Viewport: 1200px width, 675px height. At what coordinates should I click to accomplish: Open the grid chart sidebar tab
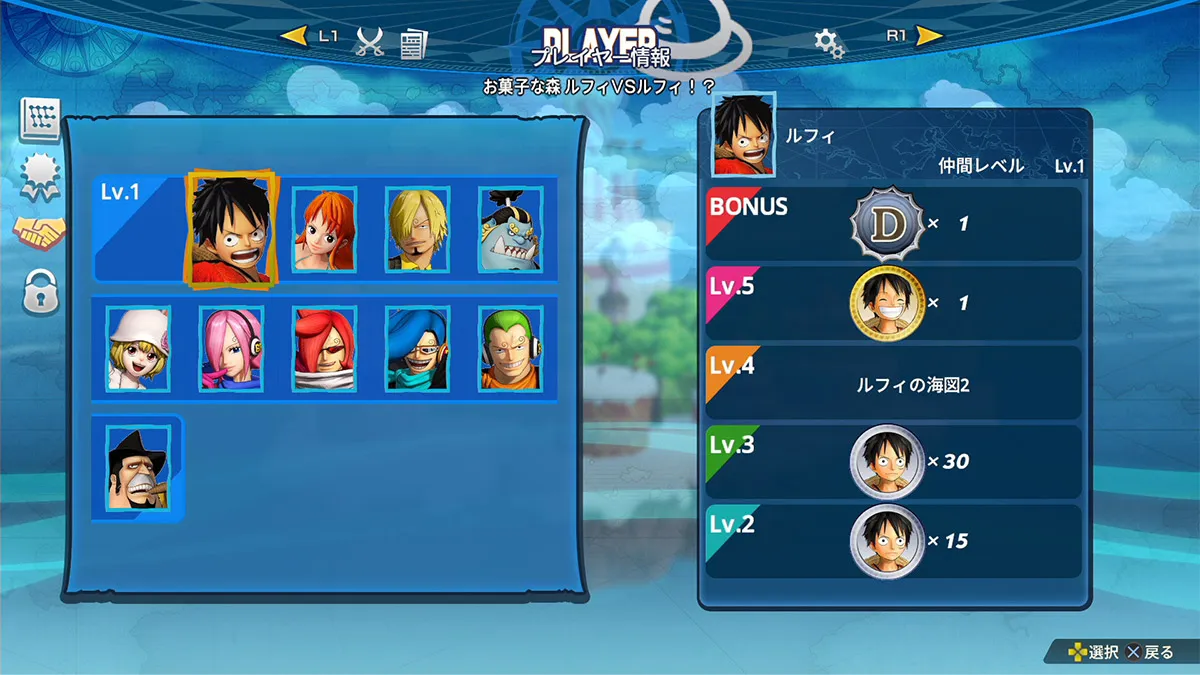click(x=41, y=120)
